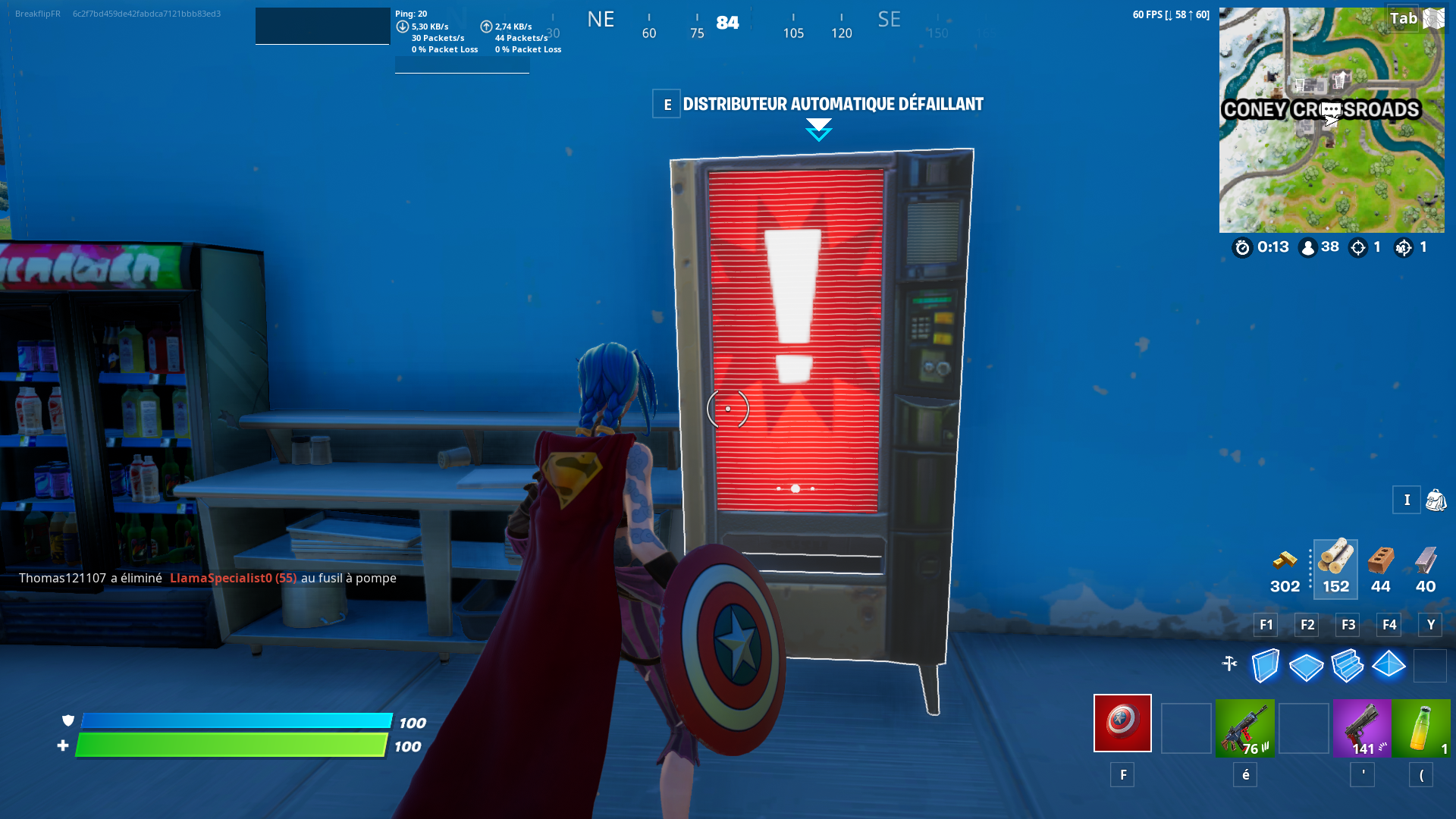The height and width of the screenshot is (819, 1456).
Task: Select the roof pyramid build piece icon
Action: tap(1389, 666)
